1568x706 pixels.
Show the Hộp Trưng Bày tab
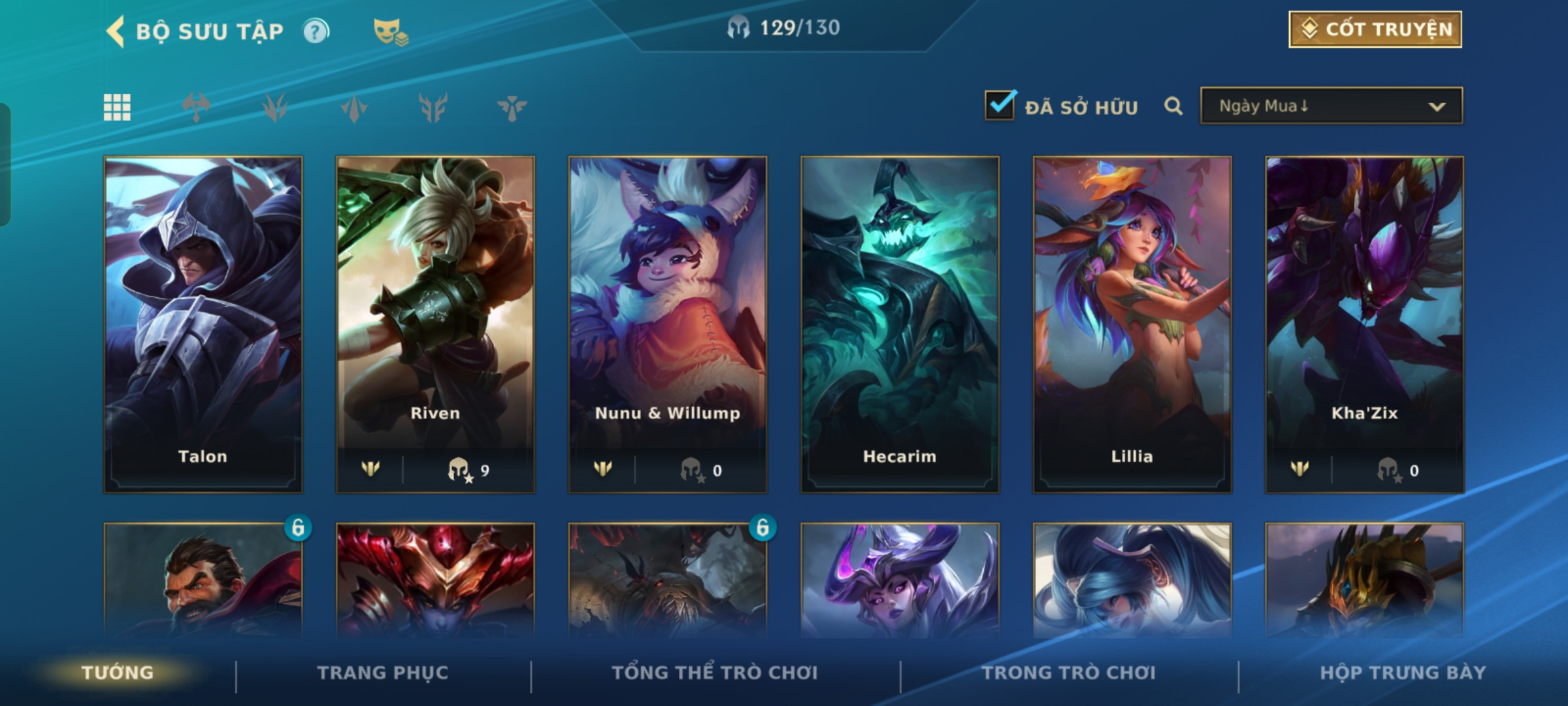coord(1403,673)
